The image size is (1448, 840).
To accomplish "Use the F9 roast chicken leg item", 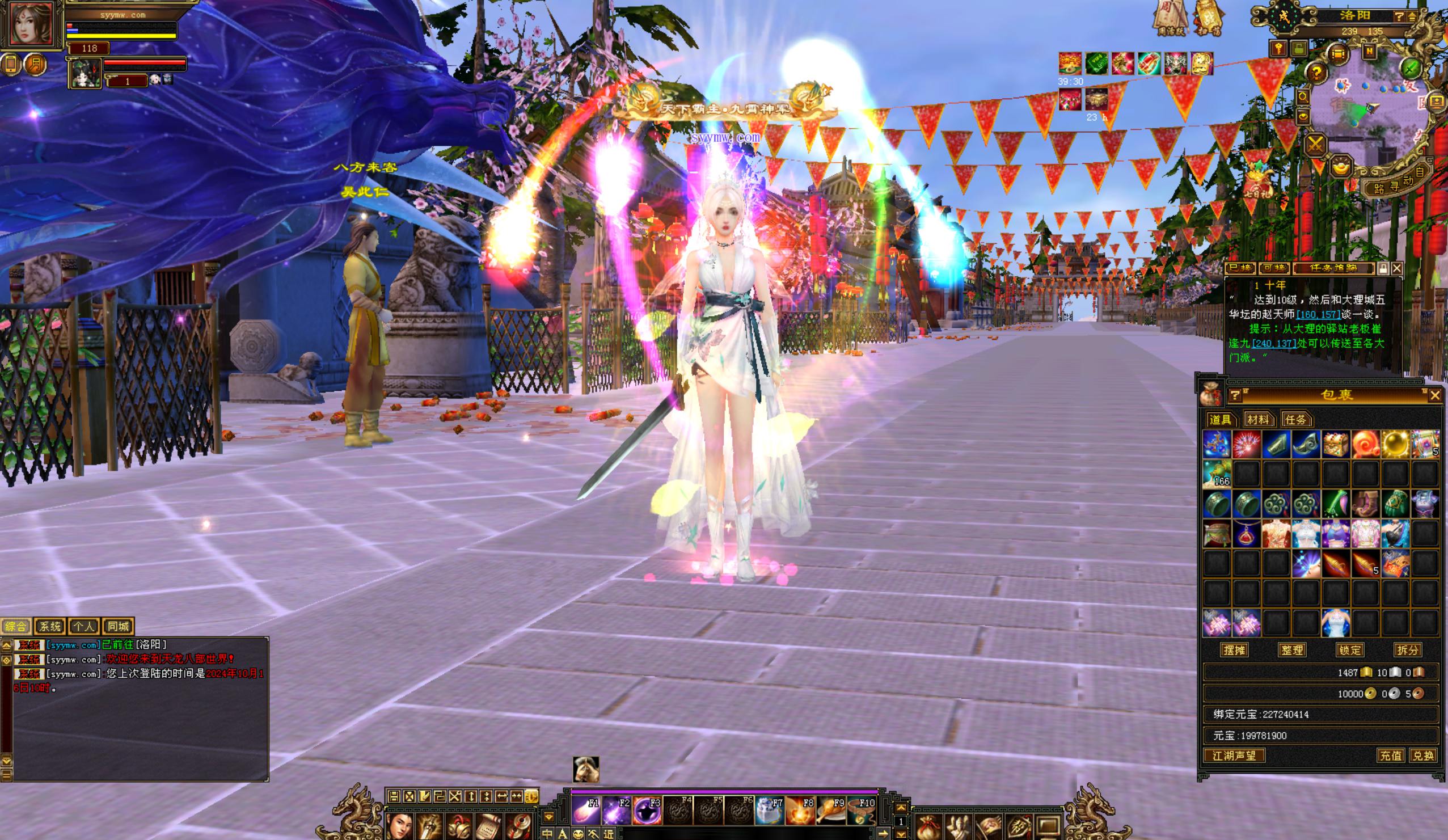I will [831, 811].
